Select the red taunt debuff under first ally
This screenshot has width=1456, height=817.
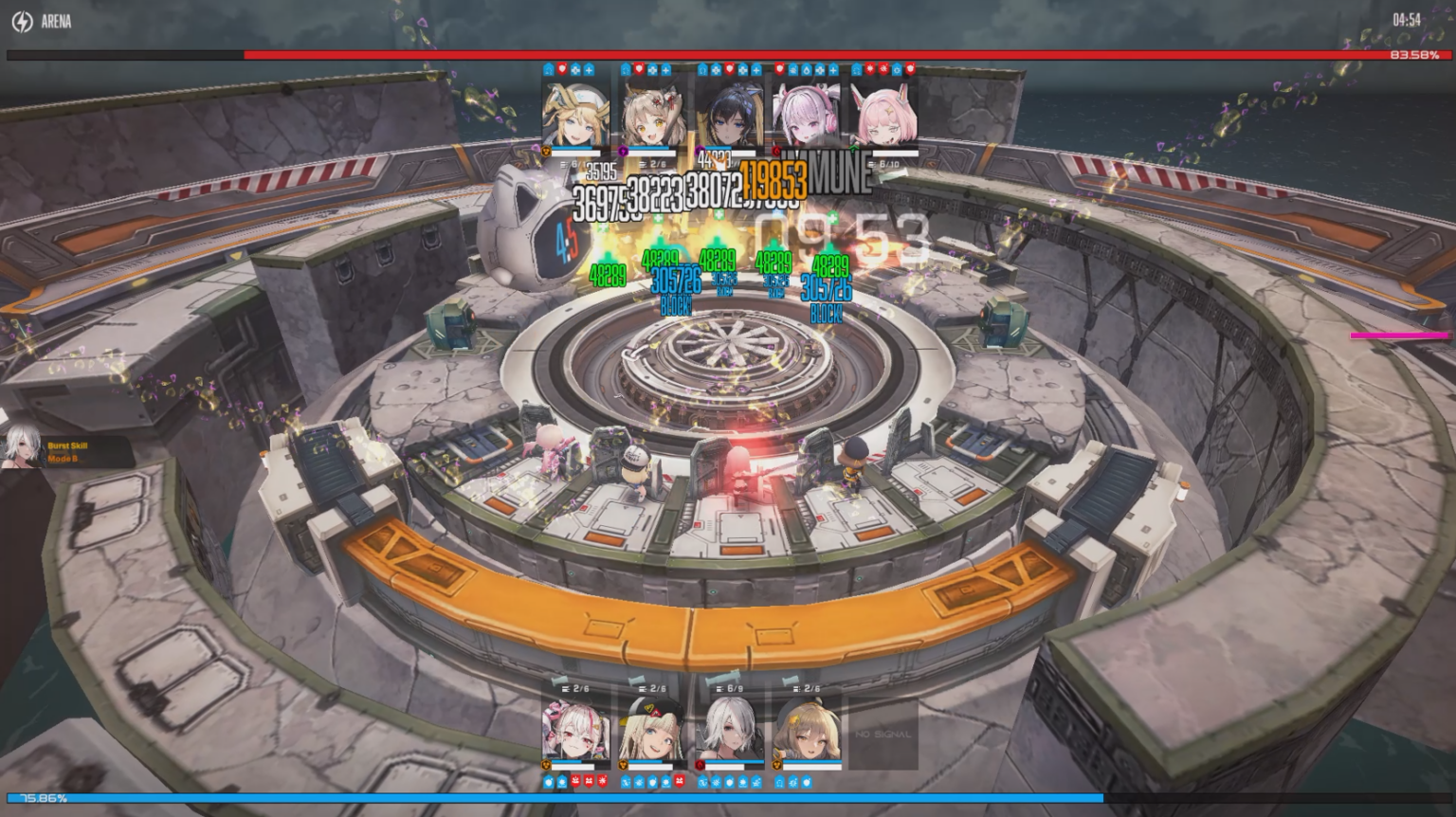(574, 780)
